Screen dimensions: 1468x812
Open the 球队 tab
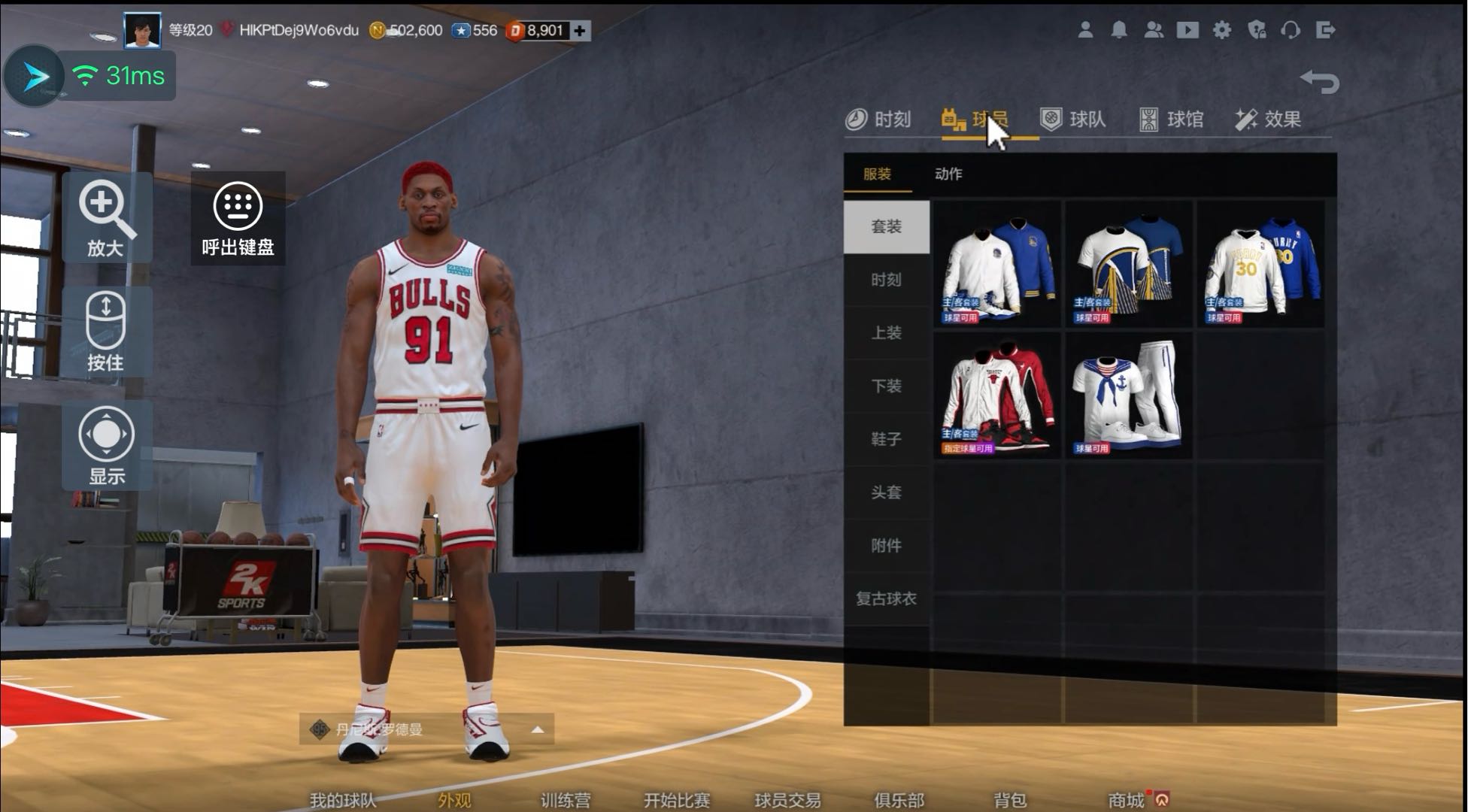tap(1073, 120)
